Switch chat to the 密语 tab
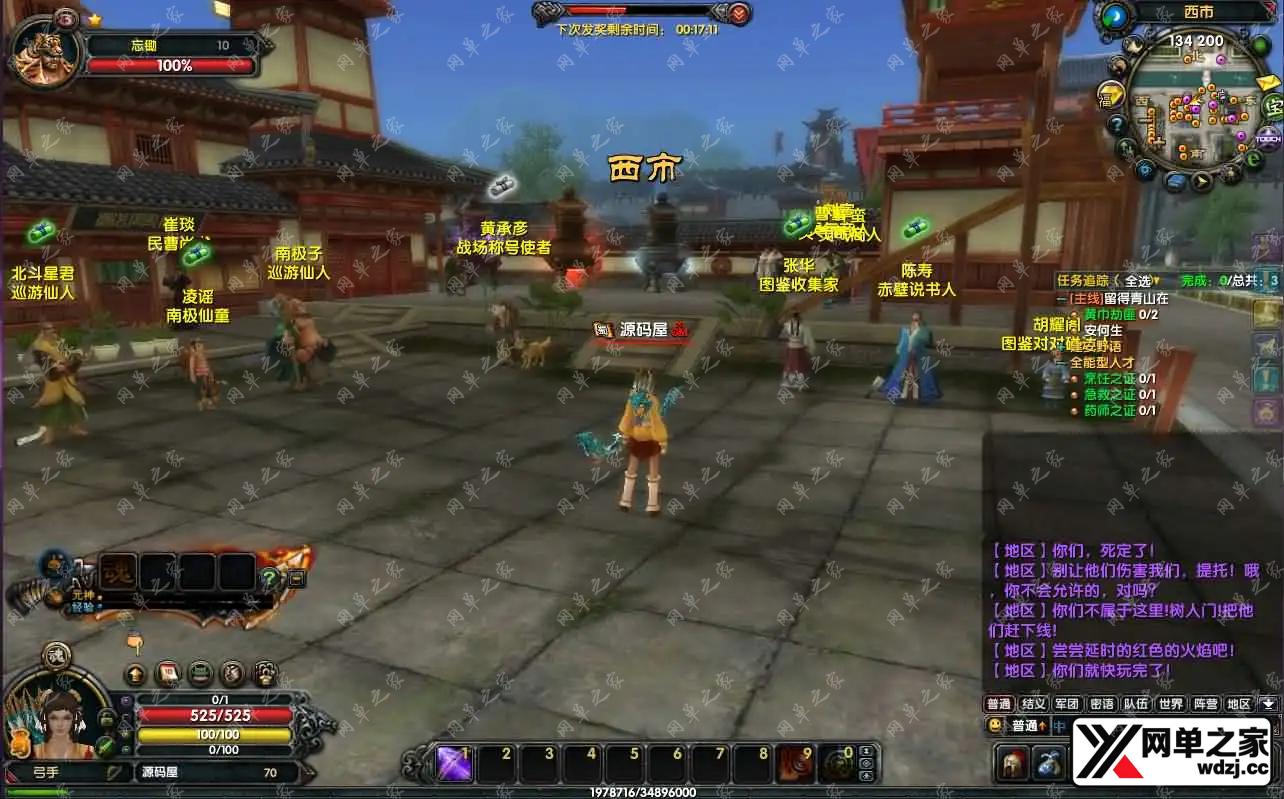 (1101, 704)
